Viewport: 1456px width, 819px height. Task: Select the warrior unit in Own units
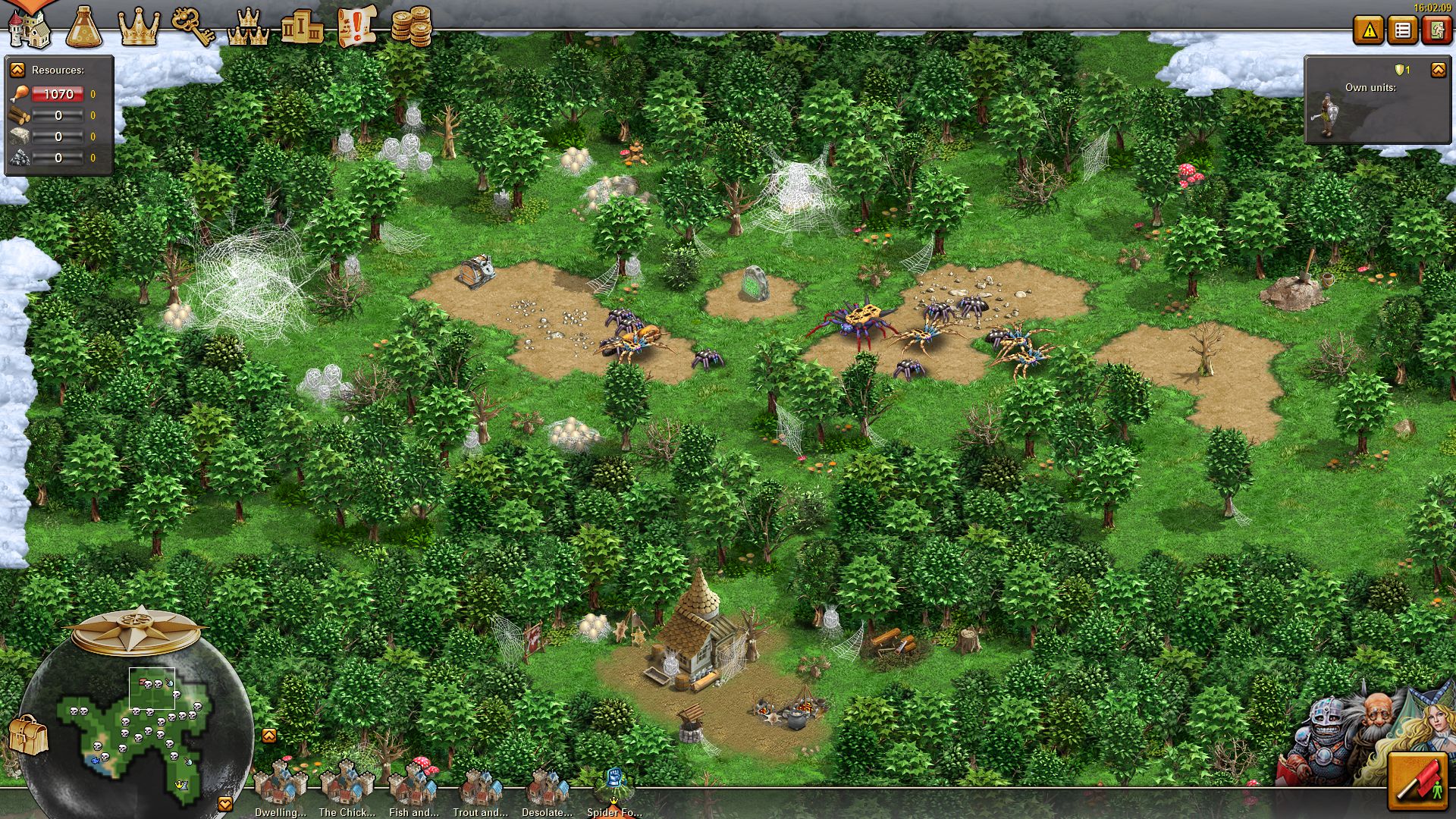(1326, 115)
